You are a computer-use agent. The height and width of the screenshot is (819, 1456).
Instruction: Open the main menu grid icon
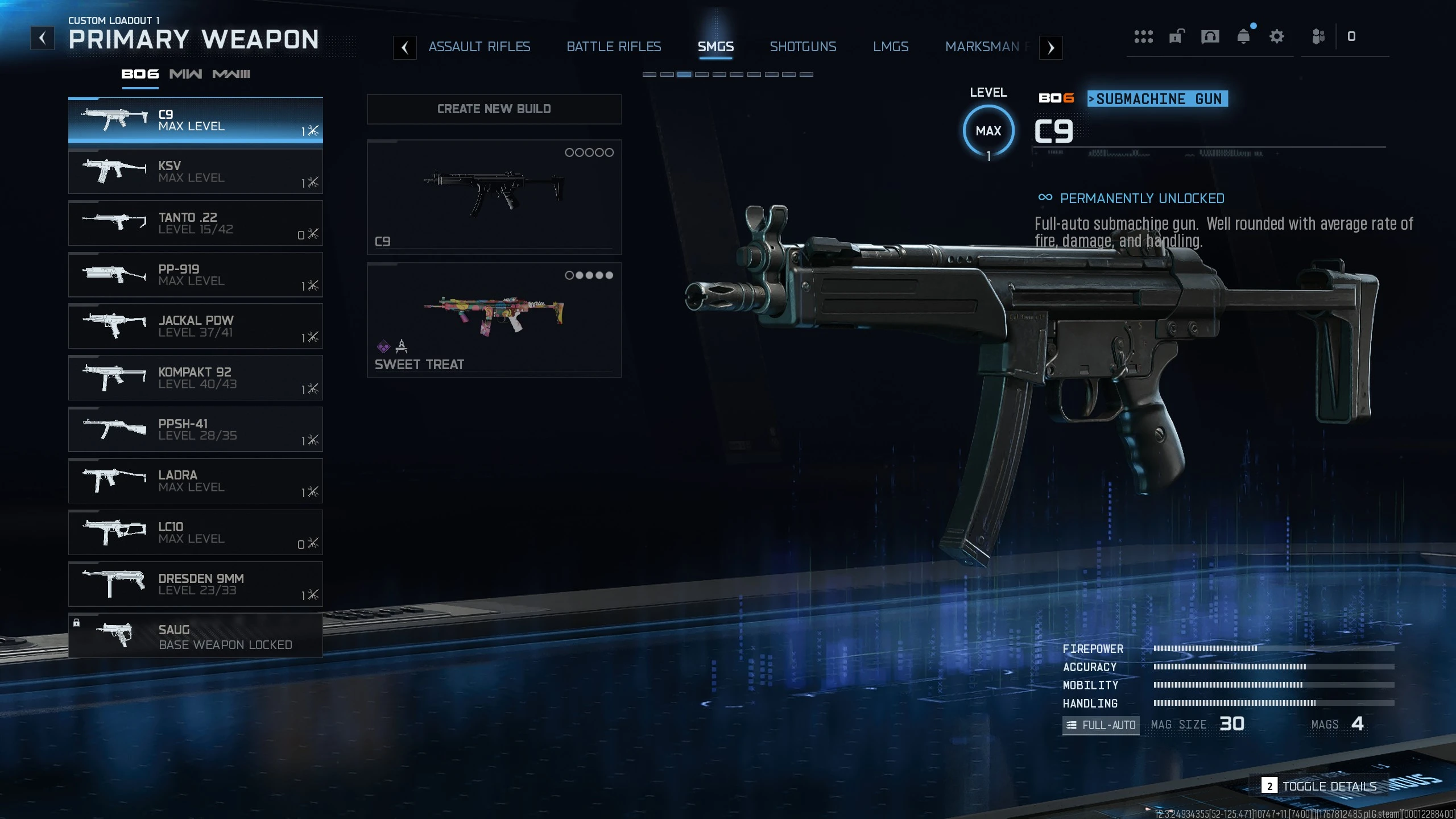click(x=1143, y=36)
